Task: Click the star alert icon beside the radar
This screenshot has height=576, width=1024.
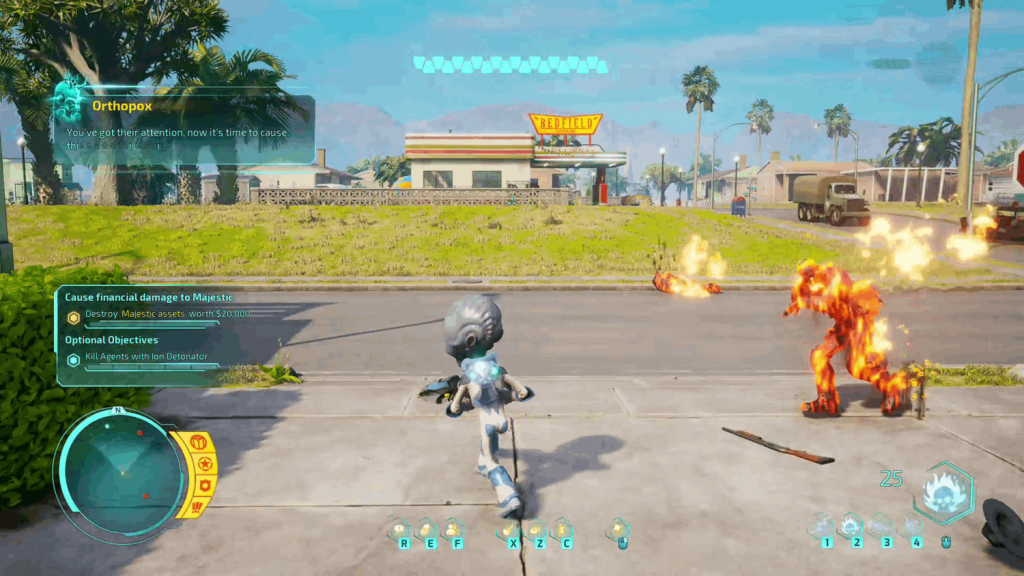Action: pyautogui.click(x=204, y=464)
